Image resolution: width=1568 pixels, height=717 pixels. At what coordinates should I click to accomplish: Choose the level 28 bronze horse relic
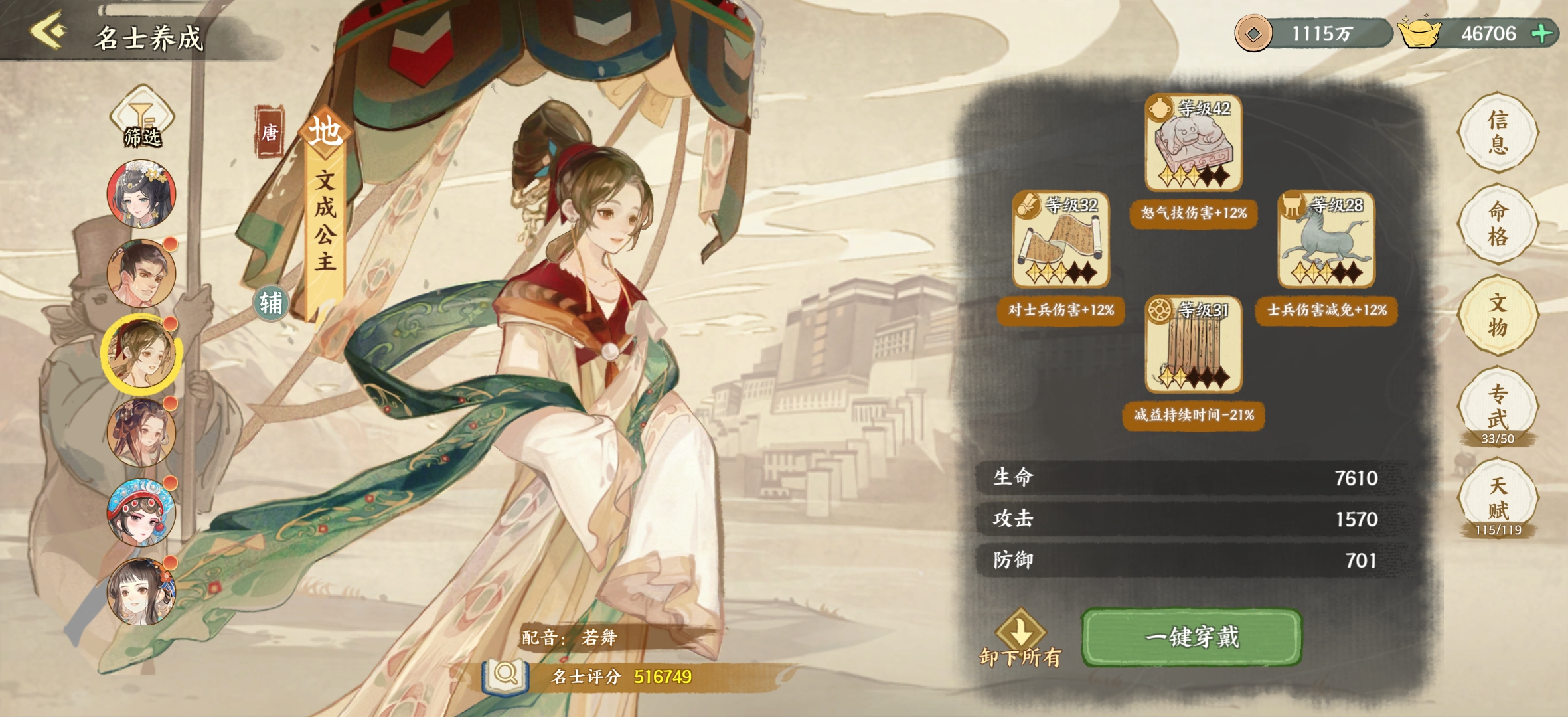[x=1326, y=240]
